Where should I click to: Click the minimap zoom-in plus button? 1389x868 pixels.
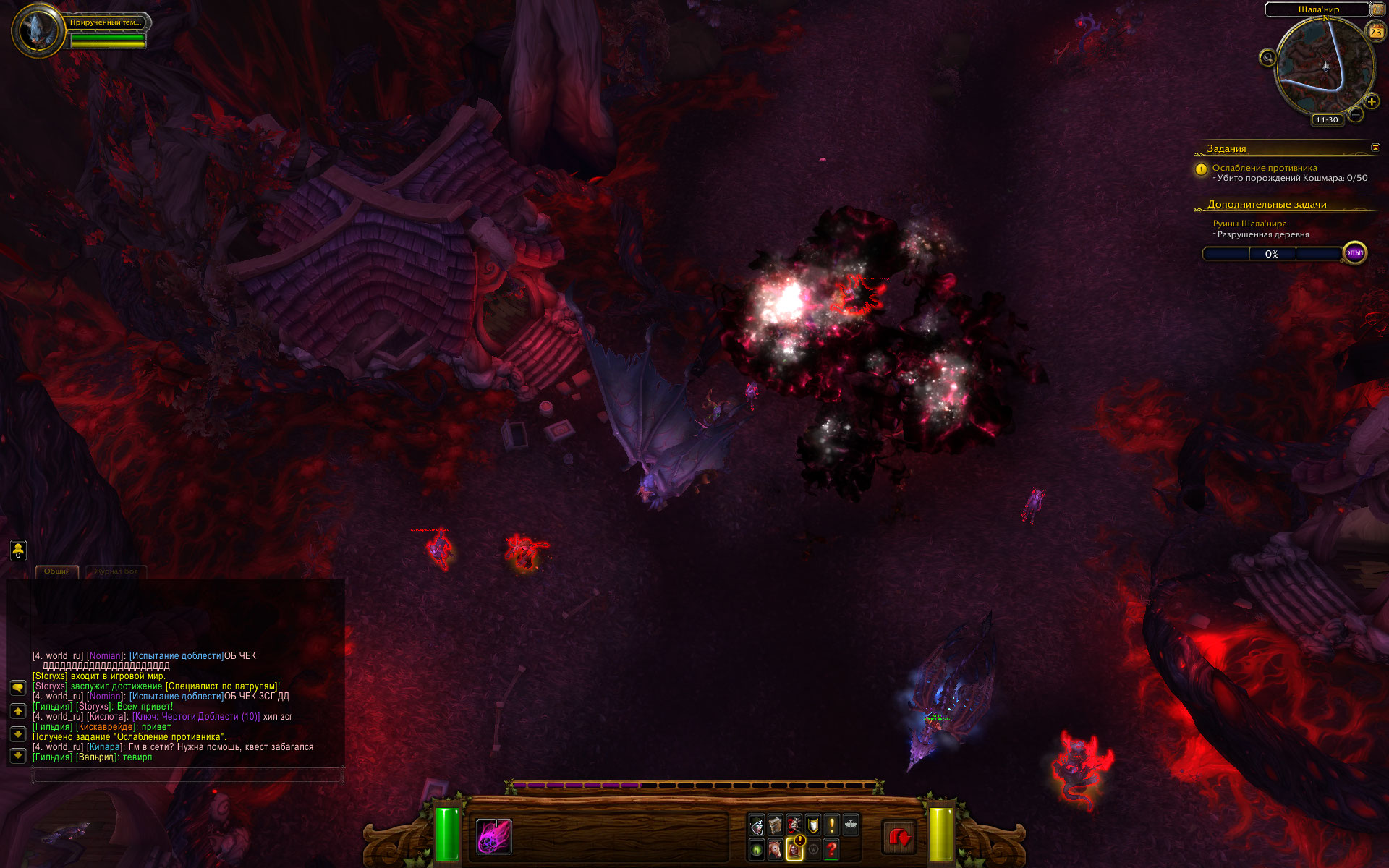tap(1371, 102)
